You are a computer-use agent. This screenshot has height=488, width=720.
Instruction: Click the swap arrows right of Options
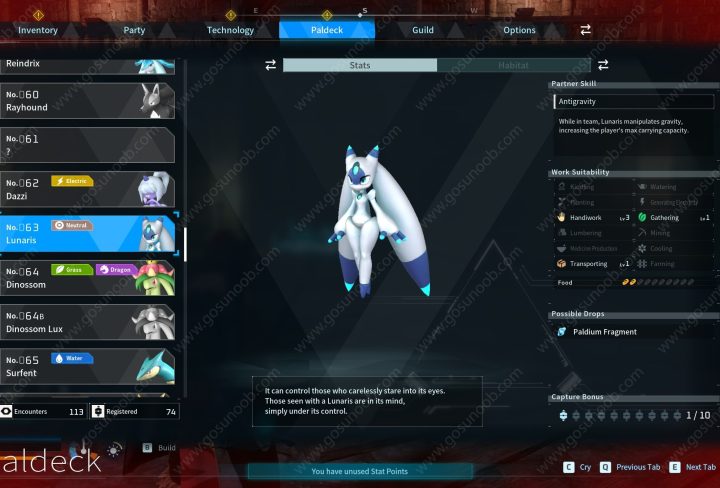point(586,30)
